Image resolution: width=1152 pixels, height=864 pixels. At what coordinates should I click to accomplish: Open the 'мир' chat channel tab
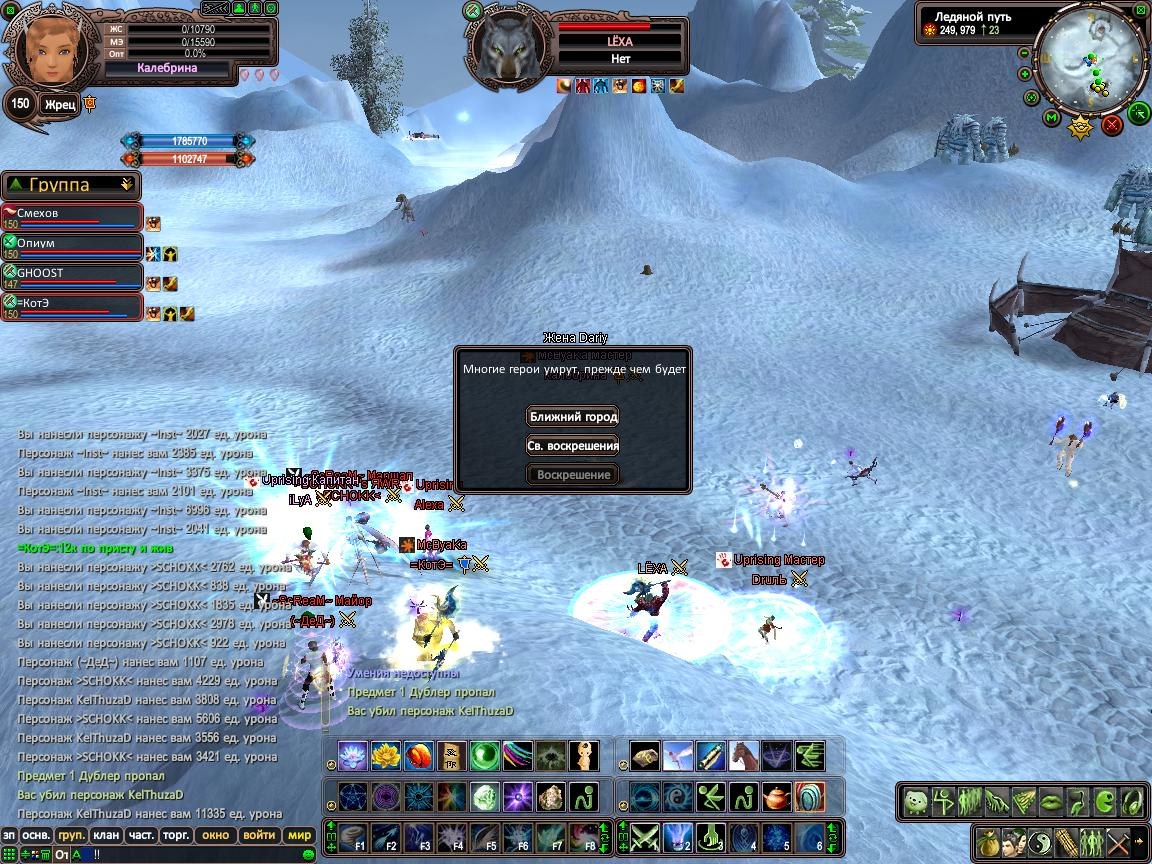[299, 835]
